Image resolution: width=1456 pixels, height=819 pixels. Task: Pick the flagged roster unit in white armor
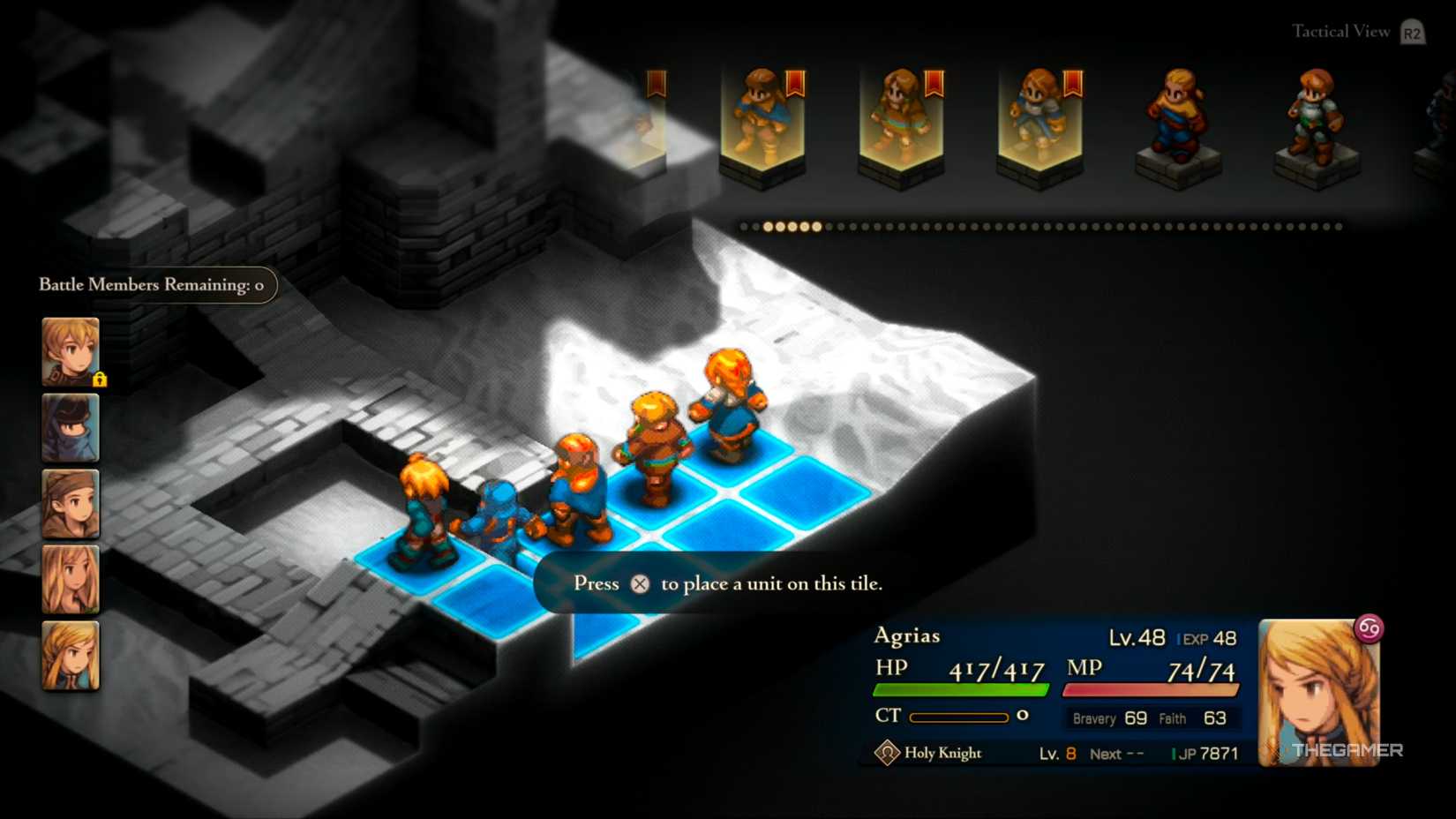(x=1039, y=119)
